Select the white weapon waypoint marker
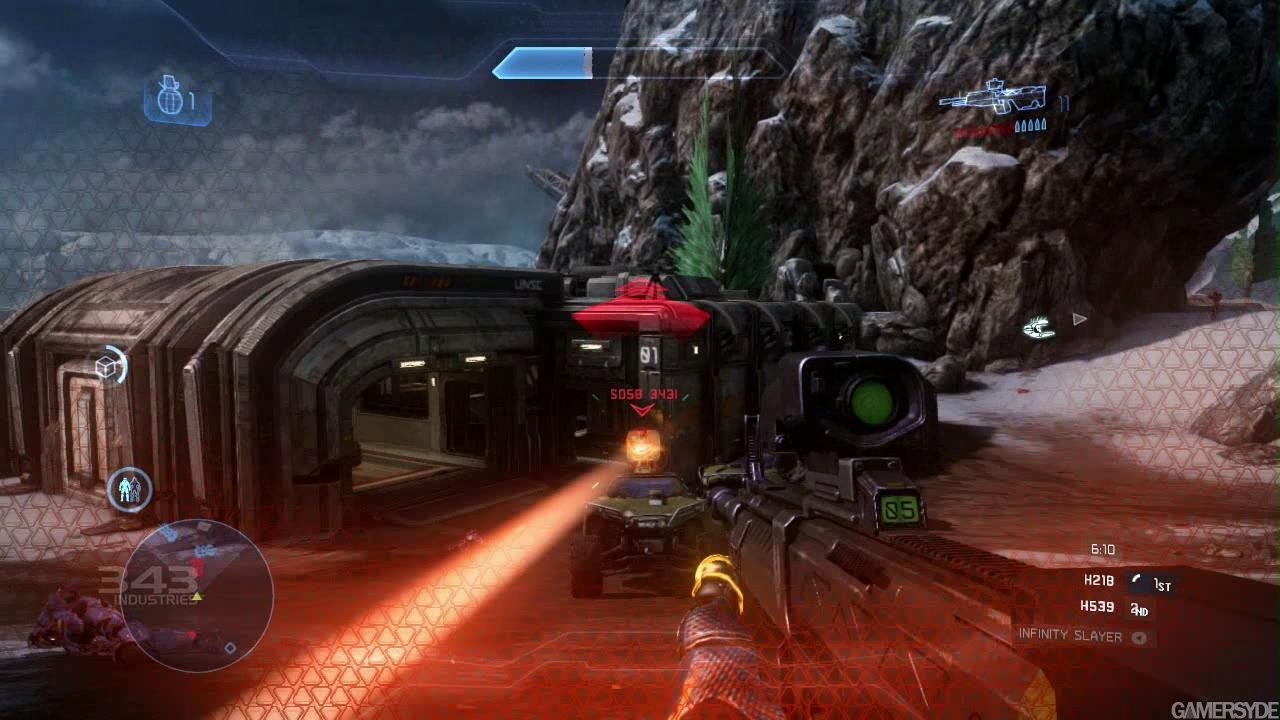The image size is (1280, 720). tap(1040, 326)
